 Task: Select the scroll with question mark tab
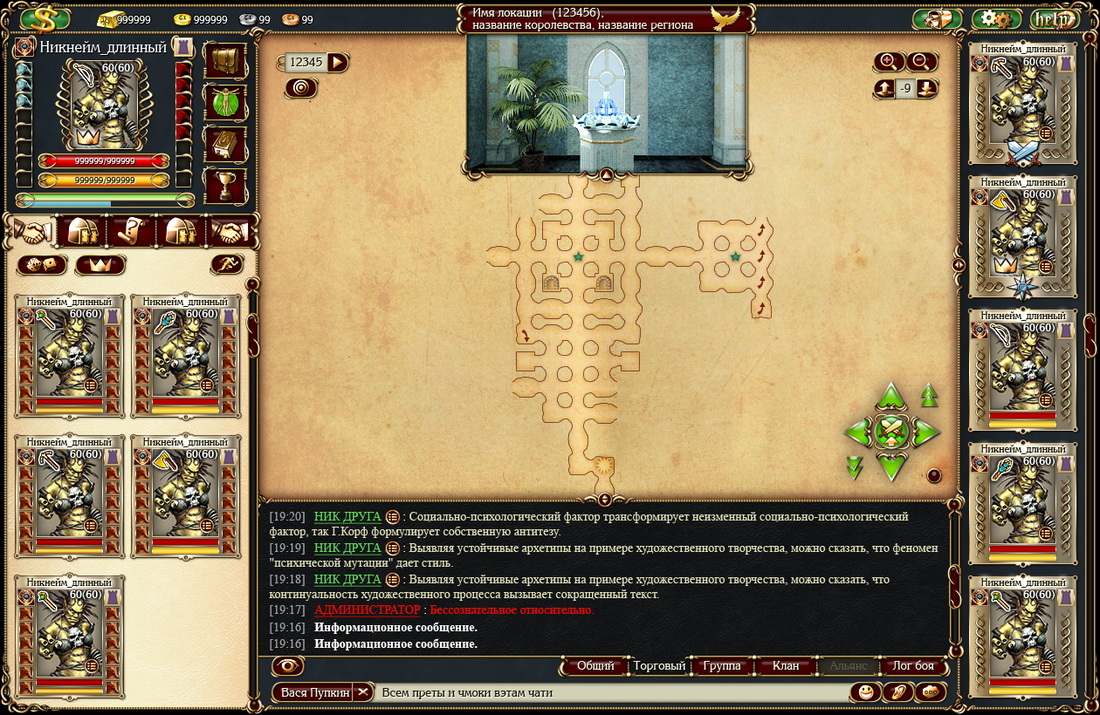(132, 233)
